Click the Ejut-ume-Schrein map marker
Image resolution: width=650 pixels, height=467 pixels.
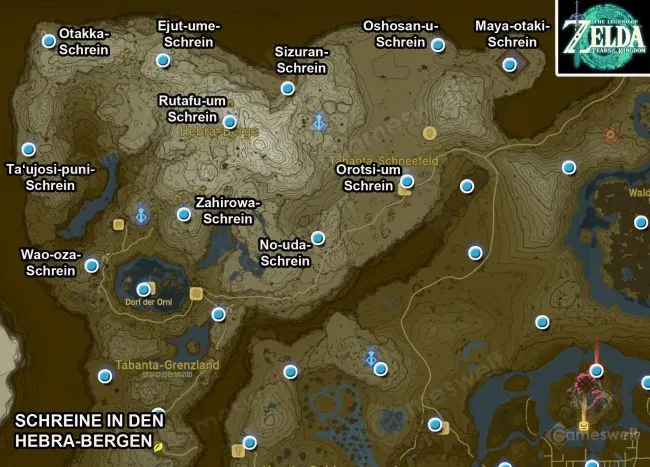(163, 60)
